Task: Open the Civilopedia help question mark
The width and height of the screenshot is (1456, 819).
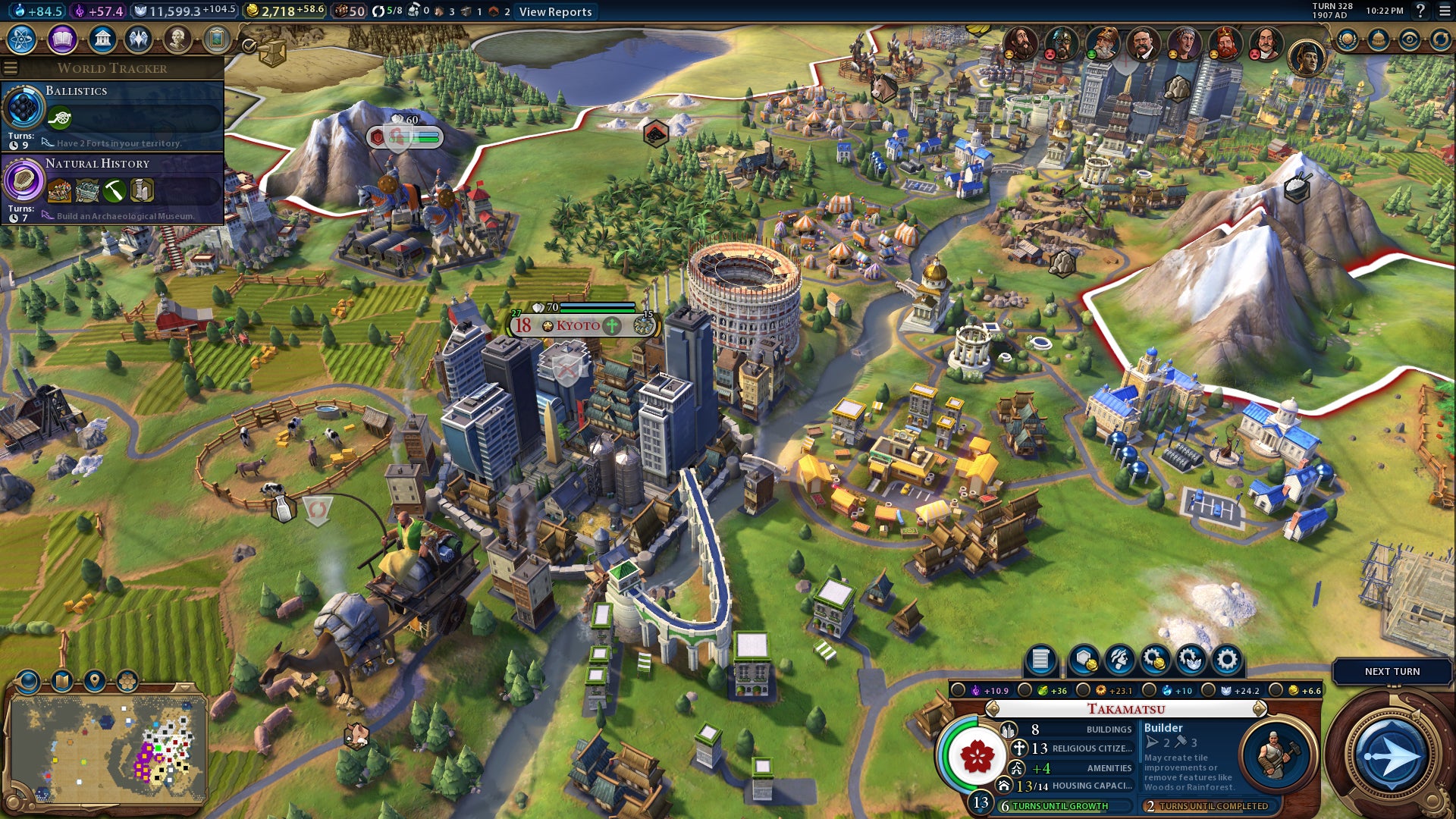Action: pos(1420,11)
